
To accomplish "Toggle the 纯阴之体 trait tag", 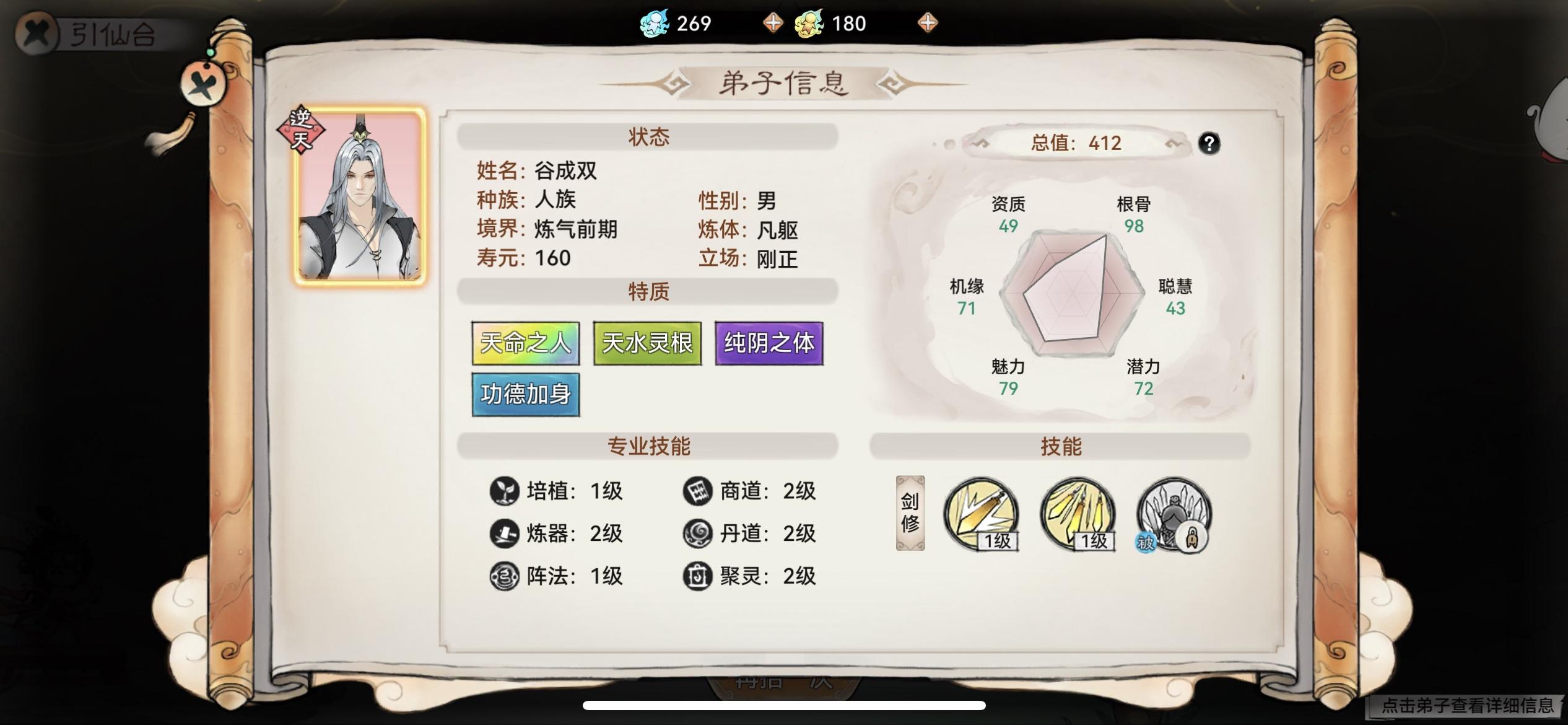I will 769,344.
